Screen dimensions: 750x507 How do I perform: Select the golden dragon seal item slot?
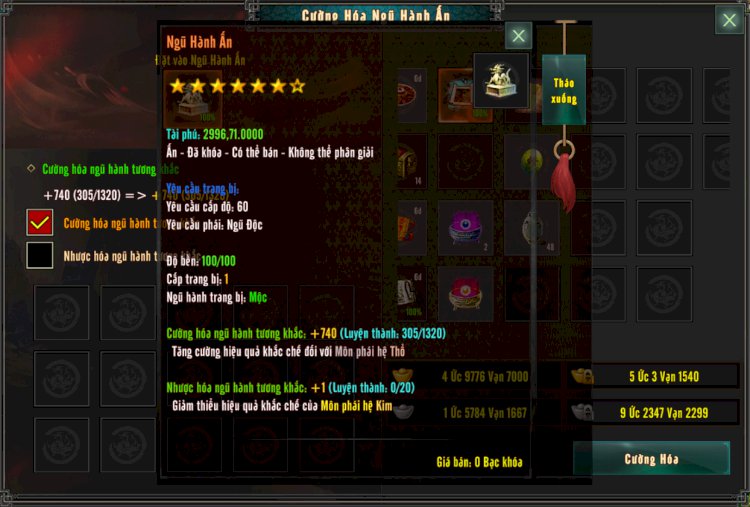tap(500, 81)
